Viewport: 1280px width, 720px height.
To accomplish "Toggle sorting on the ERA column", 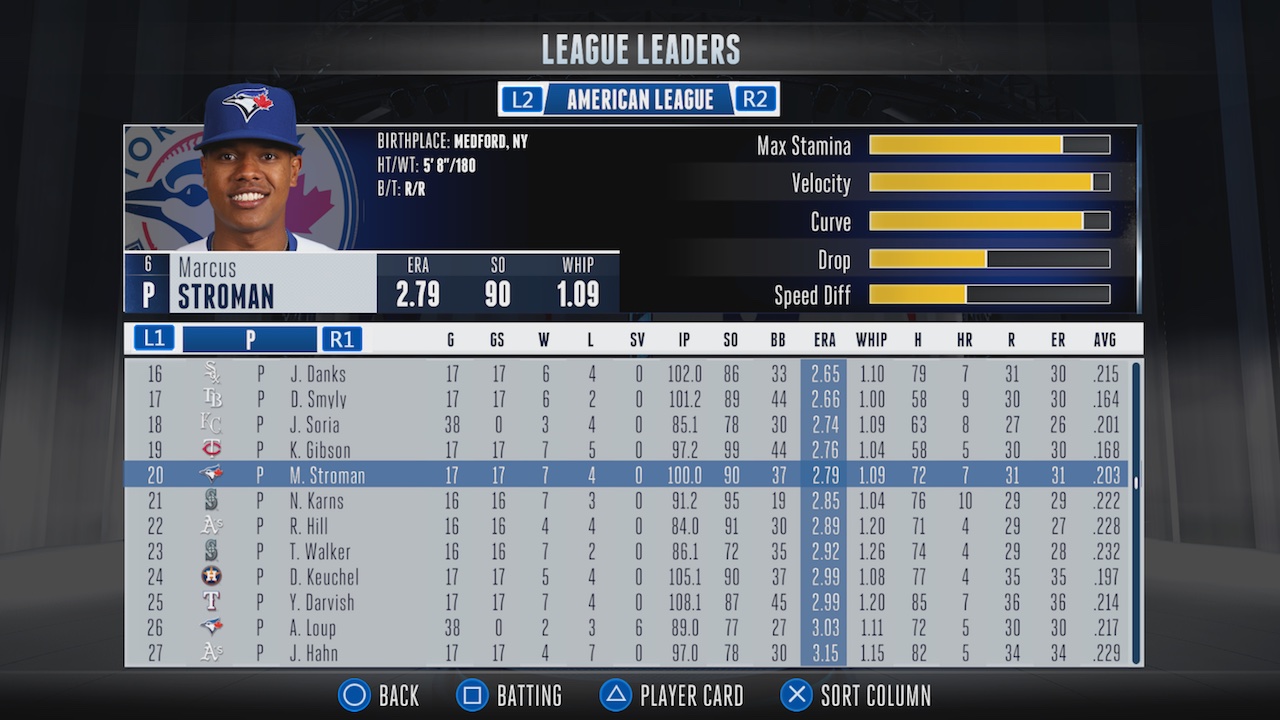I will pos(824,339).
